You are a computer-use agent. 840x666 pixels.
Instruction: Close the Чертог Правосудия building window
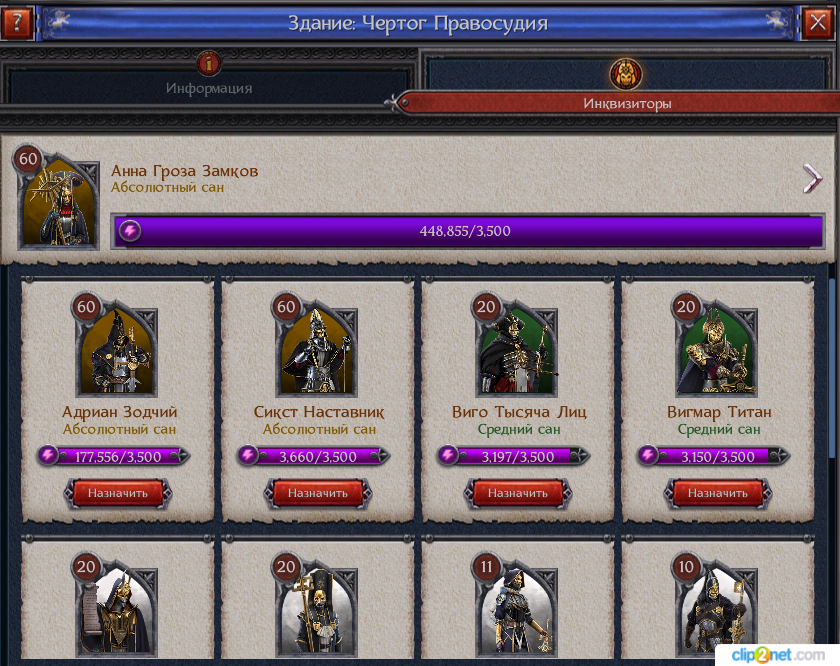tap(817, 22)
